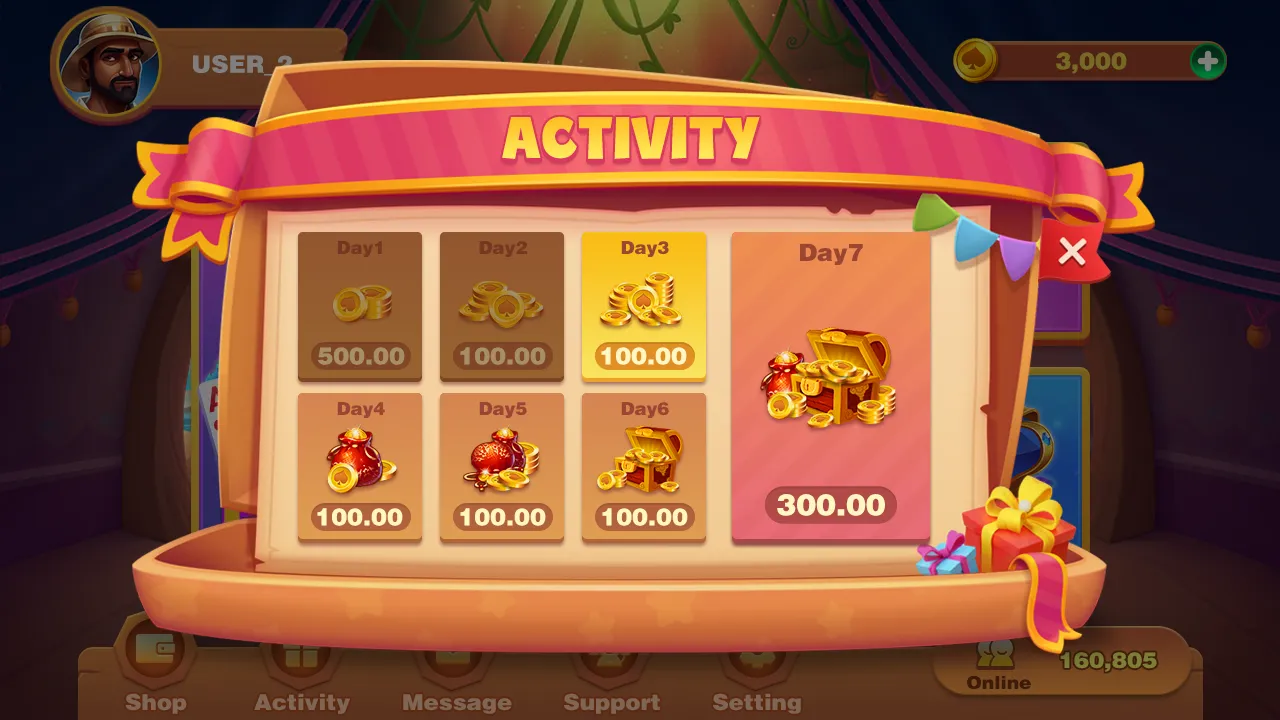Viewport: 1280px width, 720px height.
Task: Open the Setting icon at the bottom
Action: 757,660
